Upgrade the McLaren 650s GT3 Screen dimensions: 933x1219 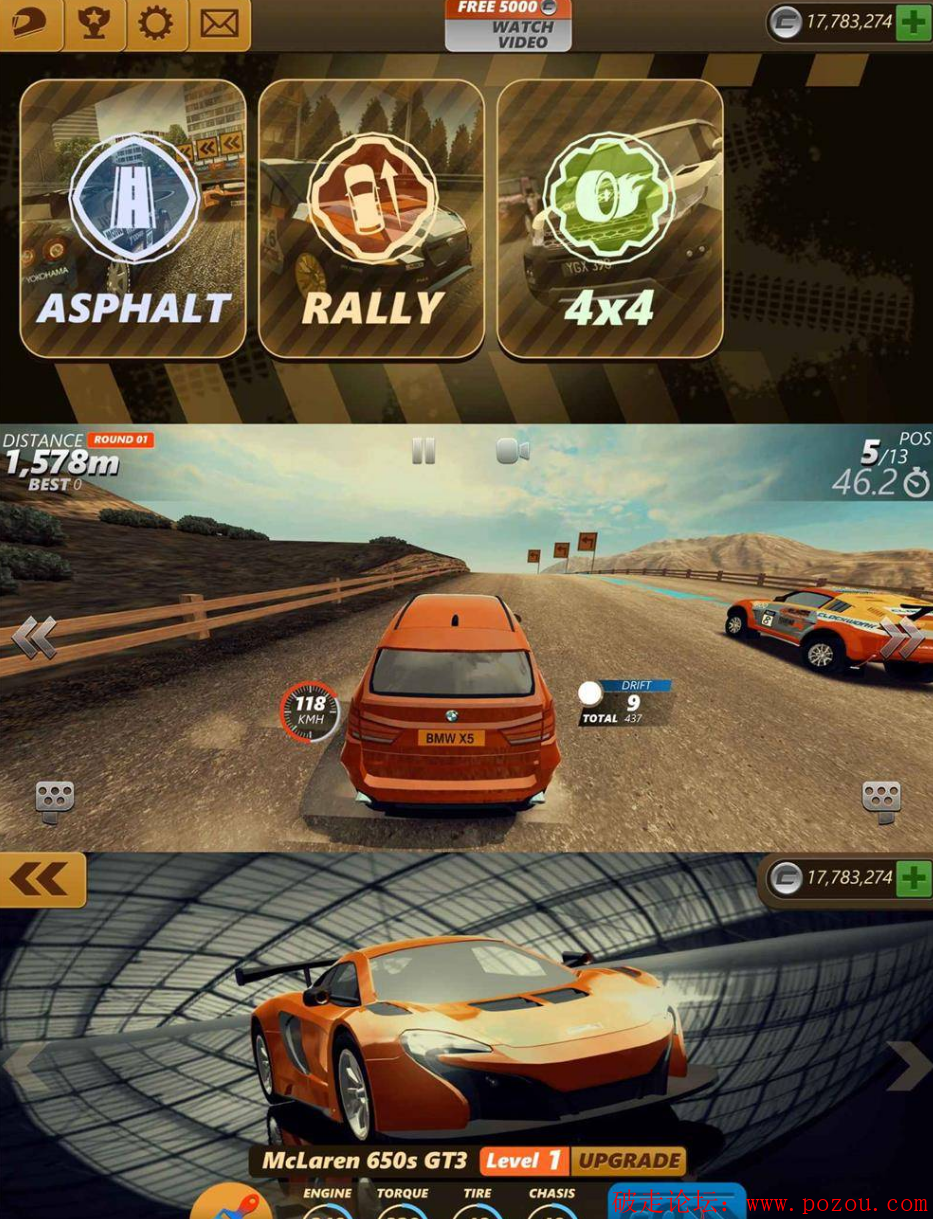(629, 1161)
